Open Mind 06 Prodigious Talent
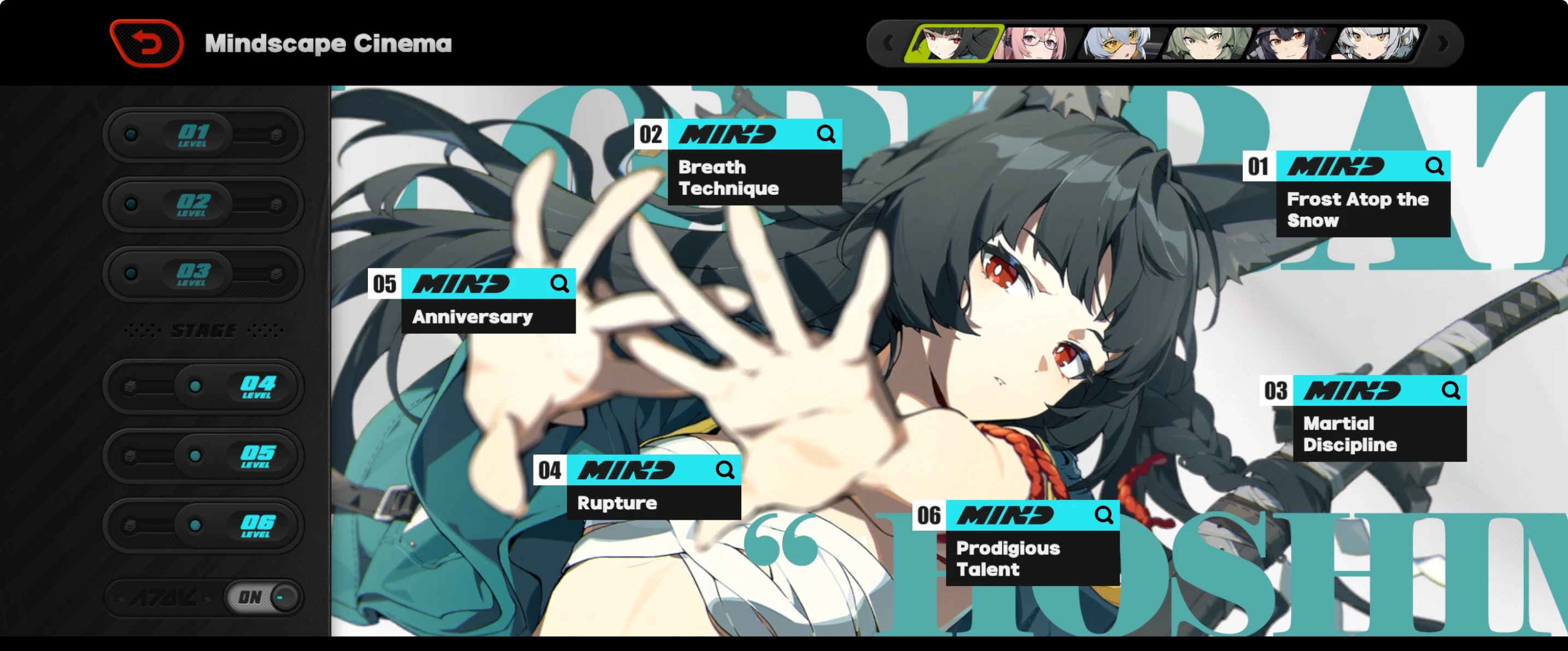The image size is (1568, 651). tap(1032, 543)
